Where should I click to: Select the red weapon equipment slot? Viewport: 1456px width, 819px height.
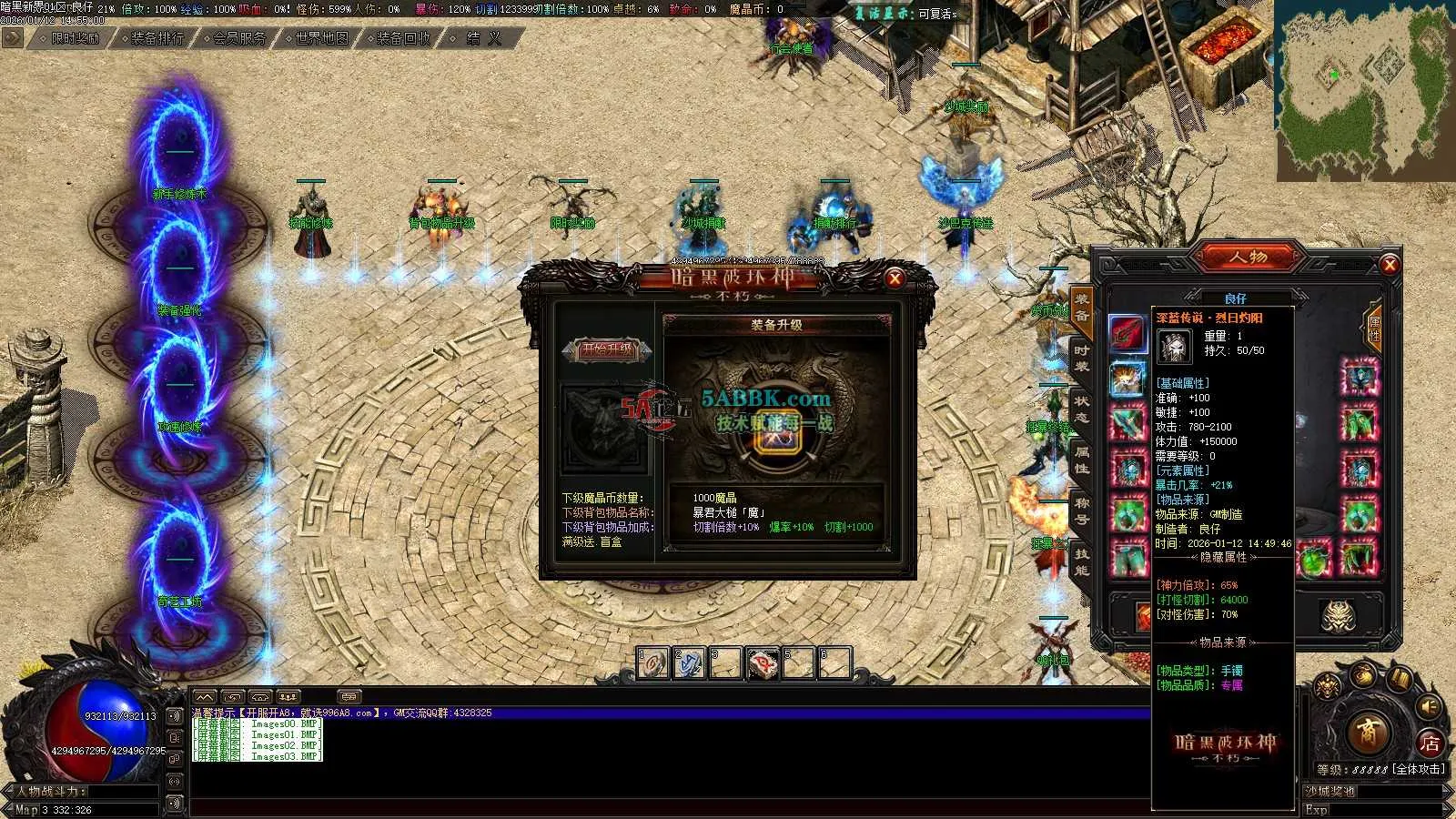(x=1127, y=334)
